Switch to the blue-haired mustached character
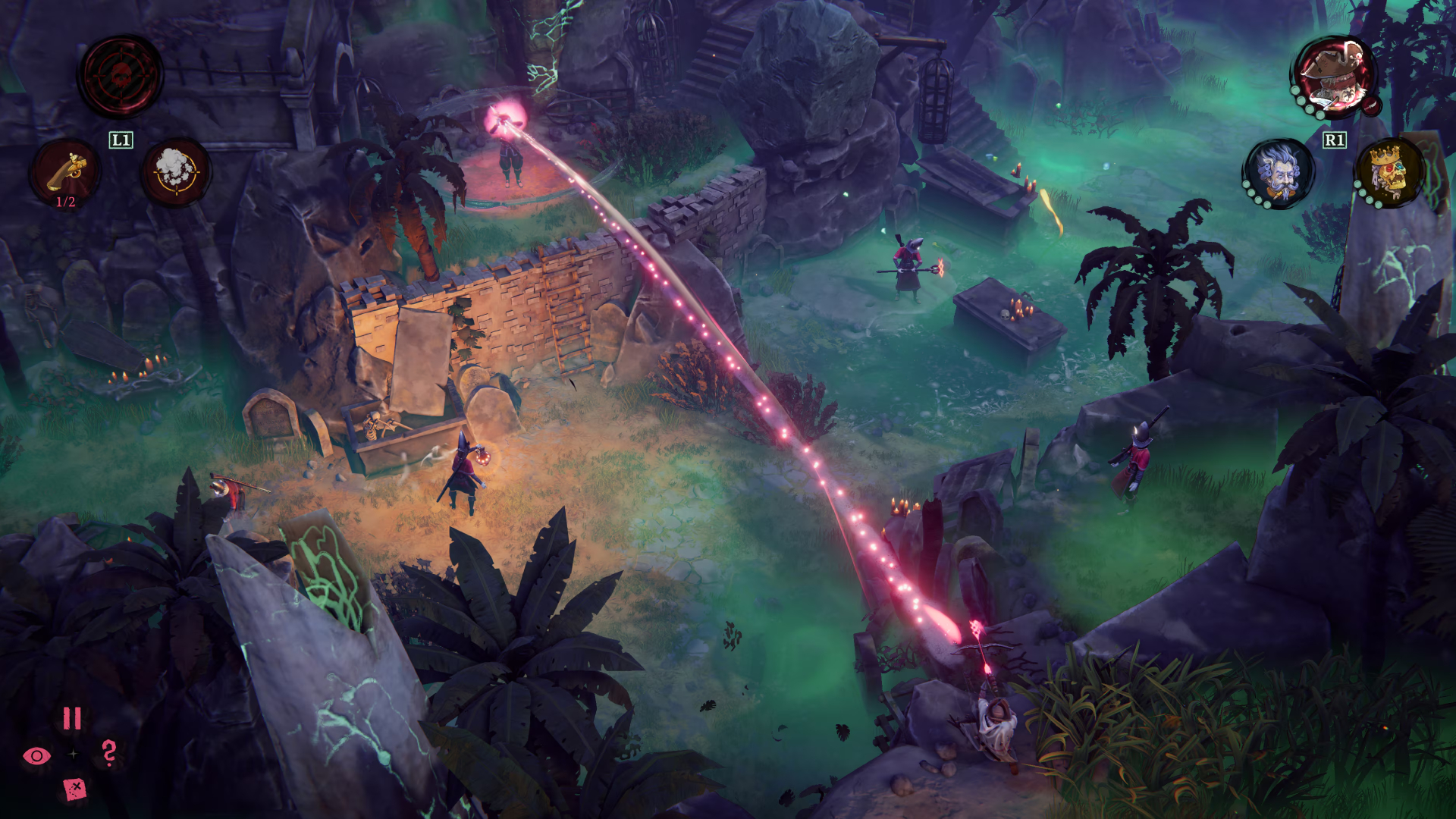The width and height of the screenshot is (1456, 819). pyautogui.click(x=1280, y=172)
